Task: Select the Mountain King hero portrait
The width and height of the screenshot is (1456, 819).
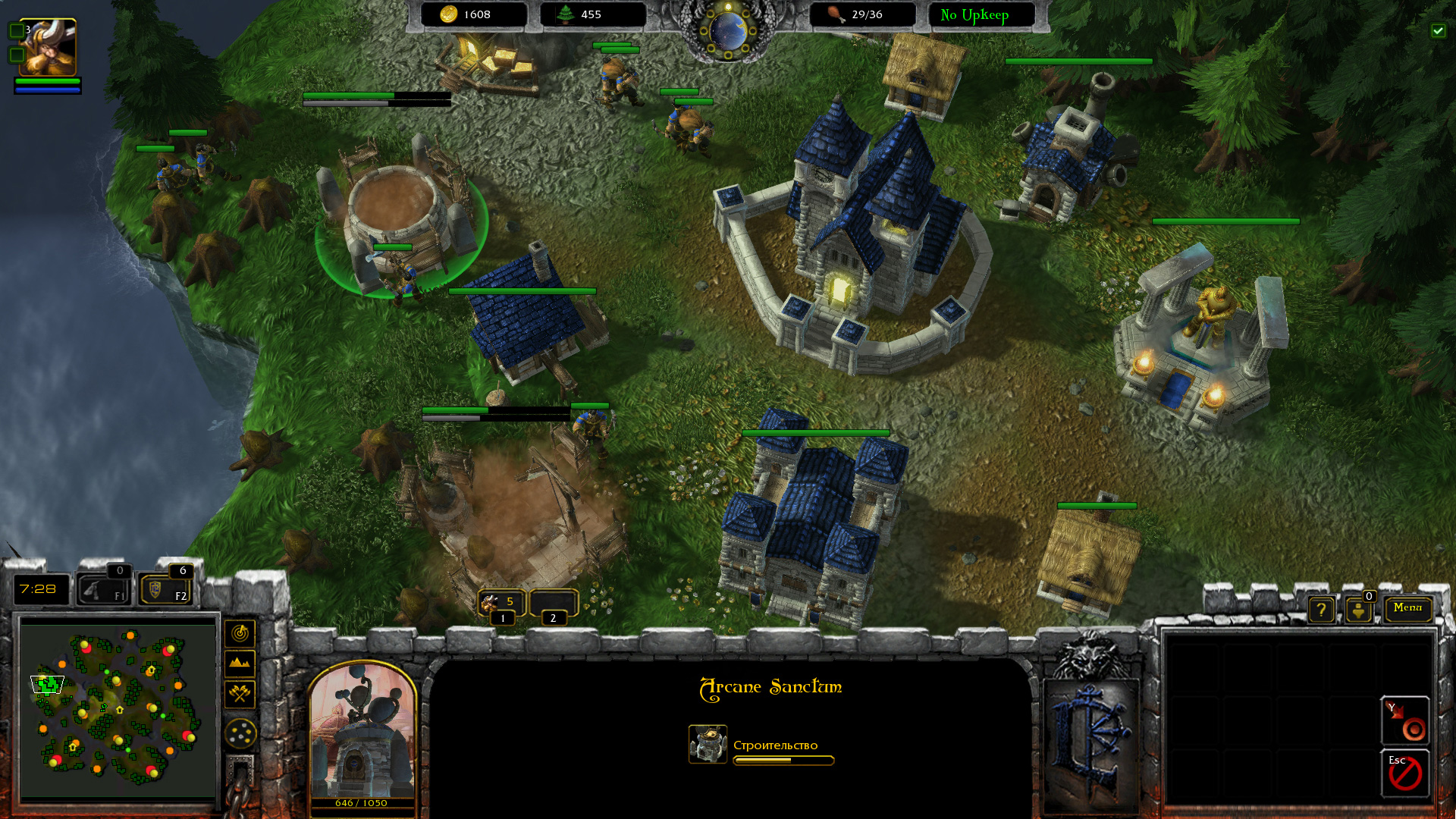Action: (47, 47)
